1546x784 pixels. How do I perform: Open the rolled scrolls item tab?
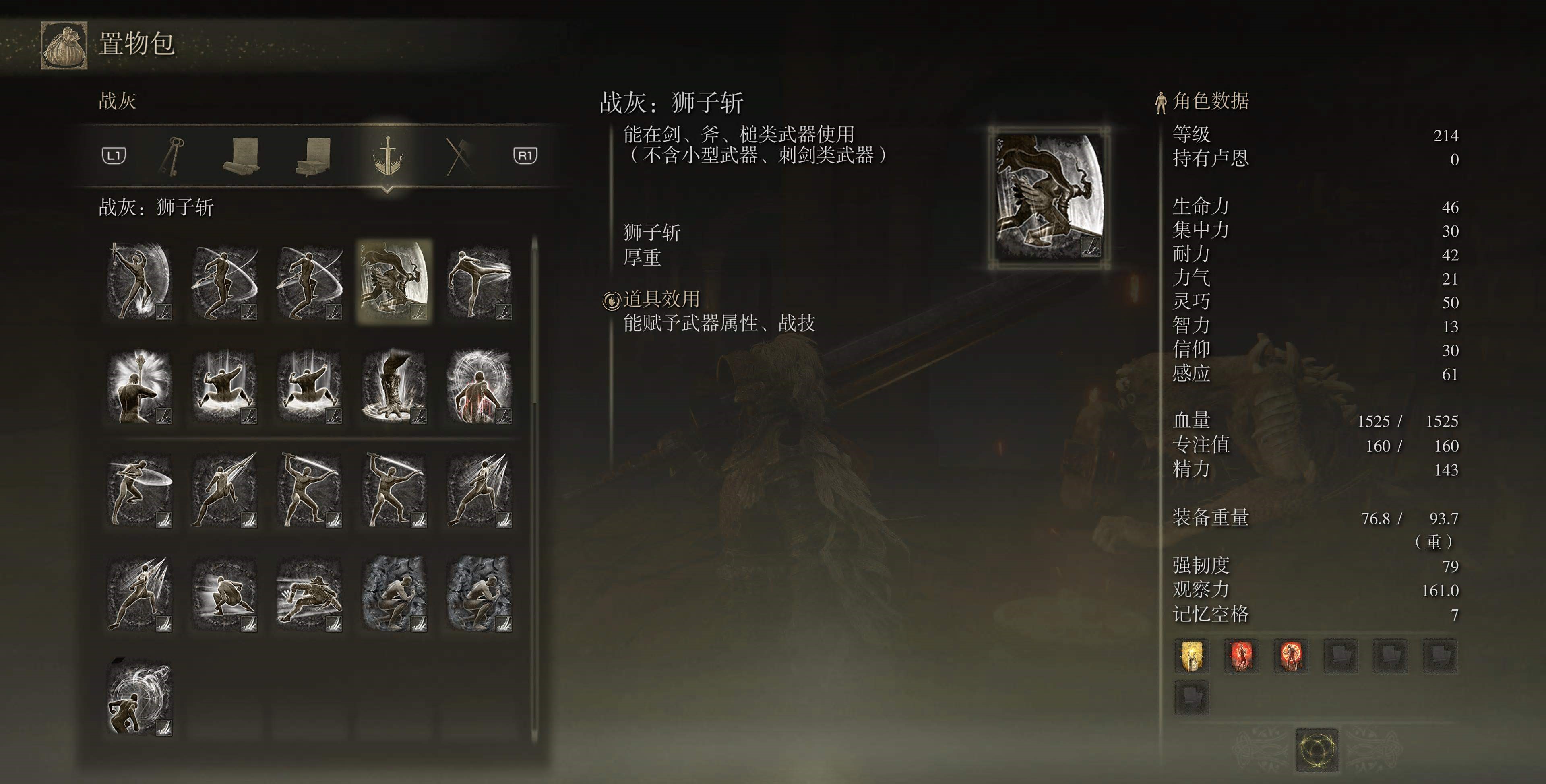coord(241,156)
